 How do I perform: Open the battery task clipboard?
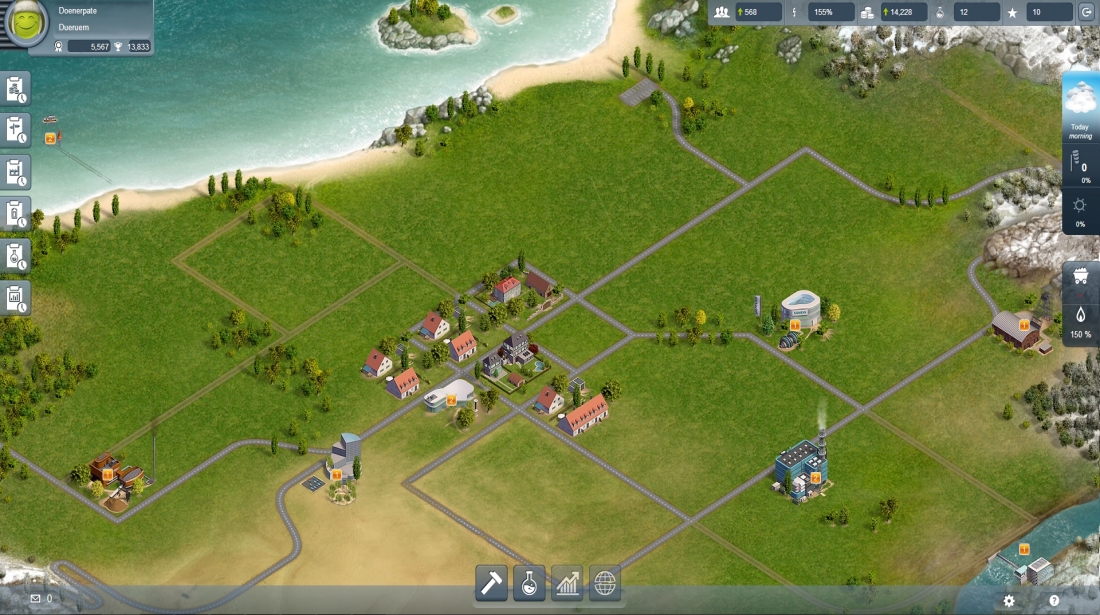(x=16, y=214)
